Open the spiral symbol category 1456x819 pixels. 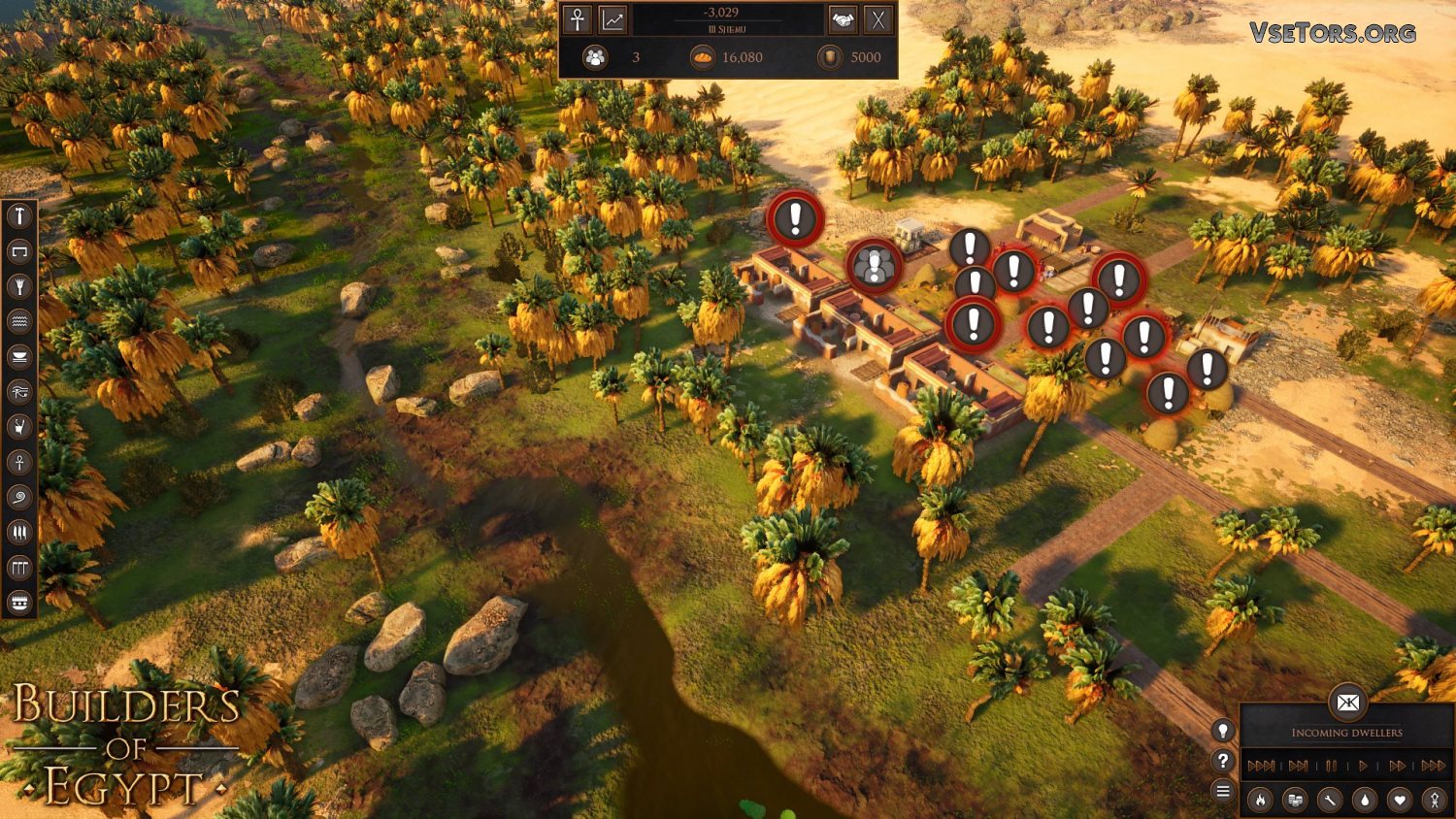(19, 498)
